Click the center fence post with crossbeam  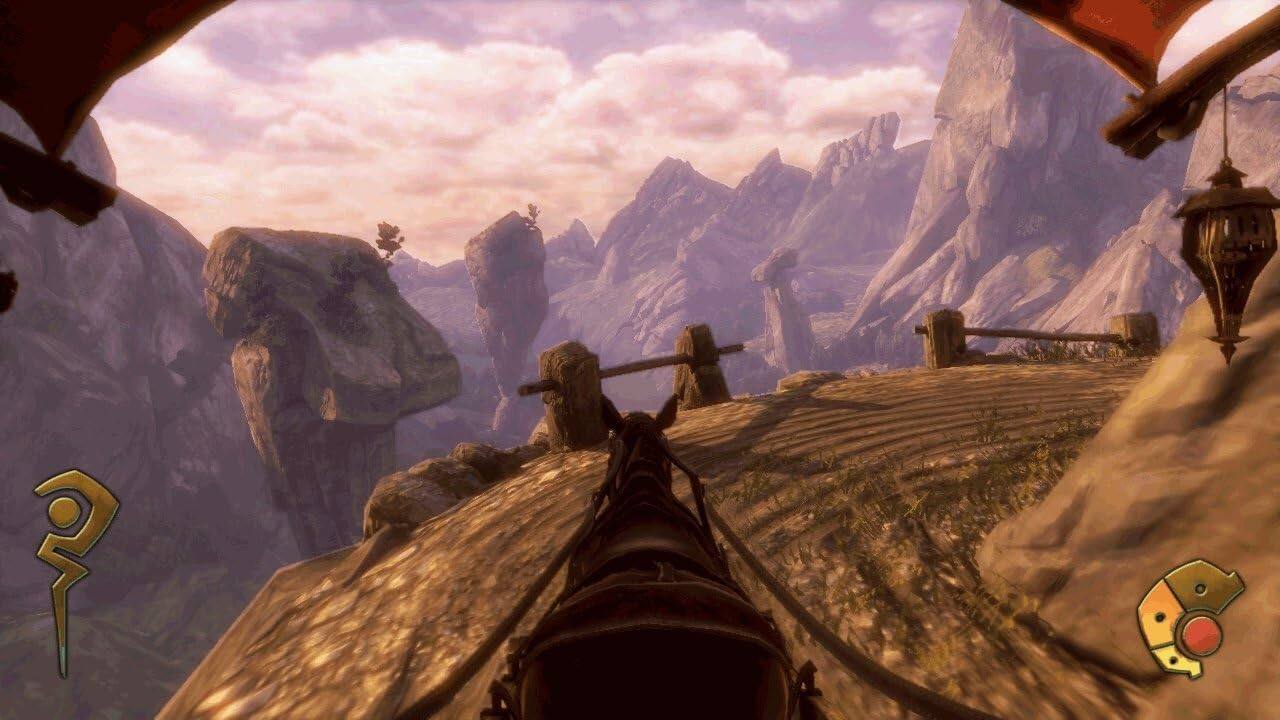click(x=700, y=360)
